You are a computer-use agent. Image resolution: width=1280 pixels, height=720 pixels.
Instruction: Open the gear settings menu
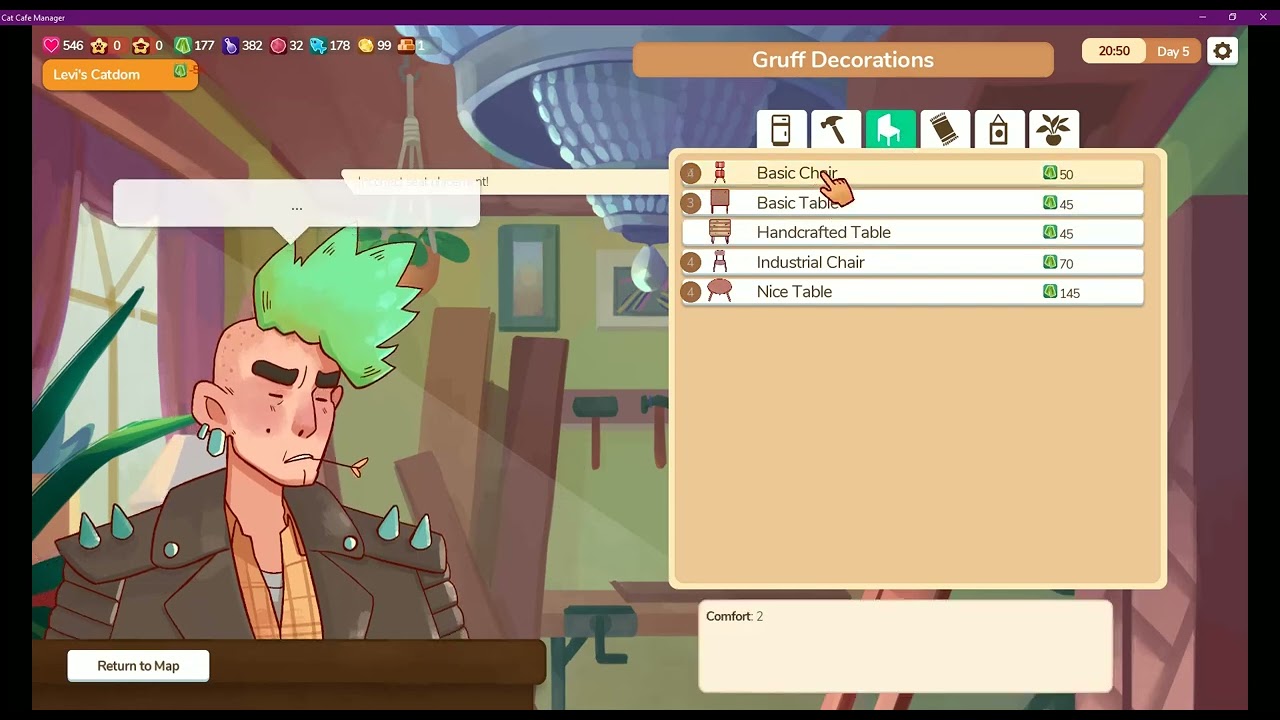[x=1222, y=51]
